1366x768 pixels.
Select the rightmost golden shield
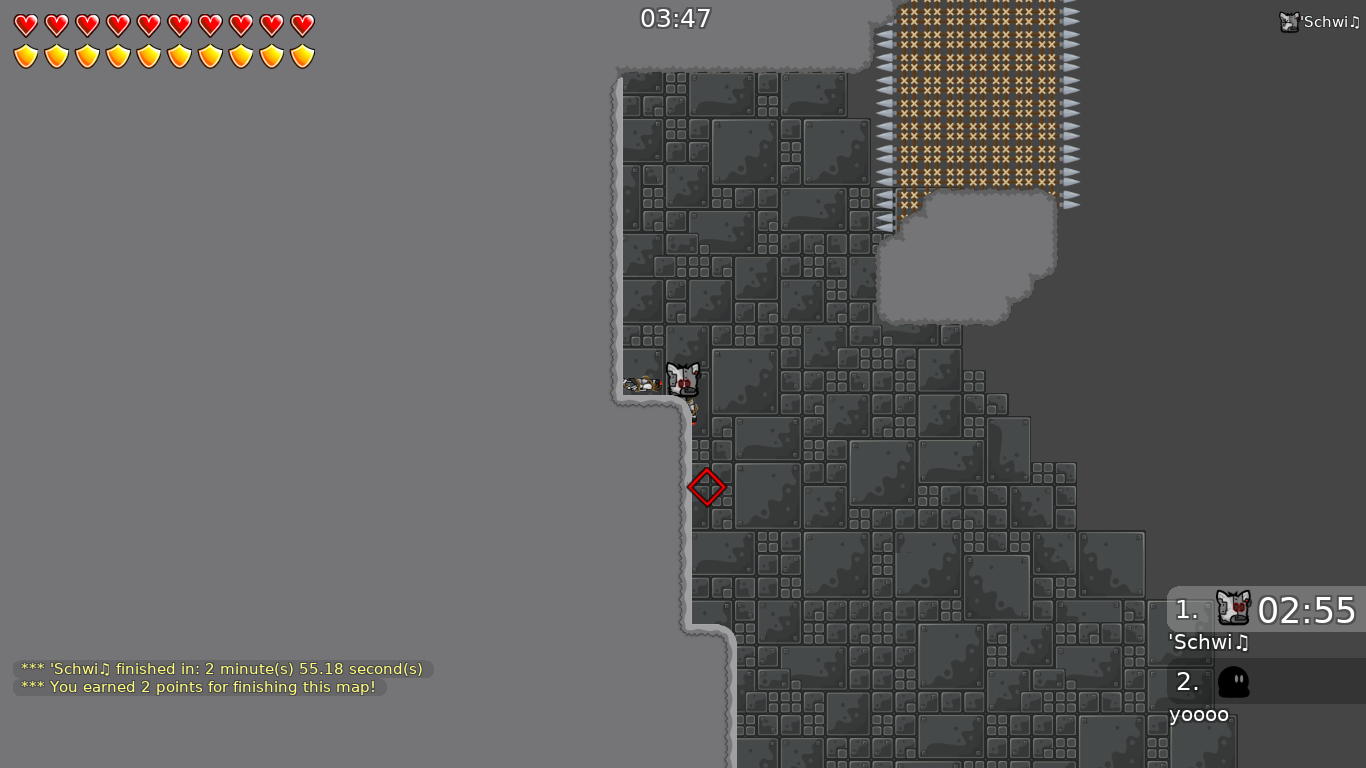[x=301, y=54]
